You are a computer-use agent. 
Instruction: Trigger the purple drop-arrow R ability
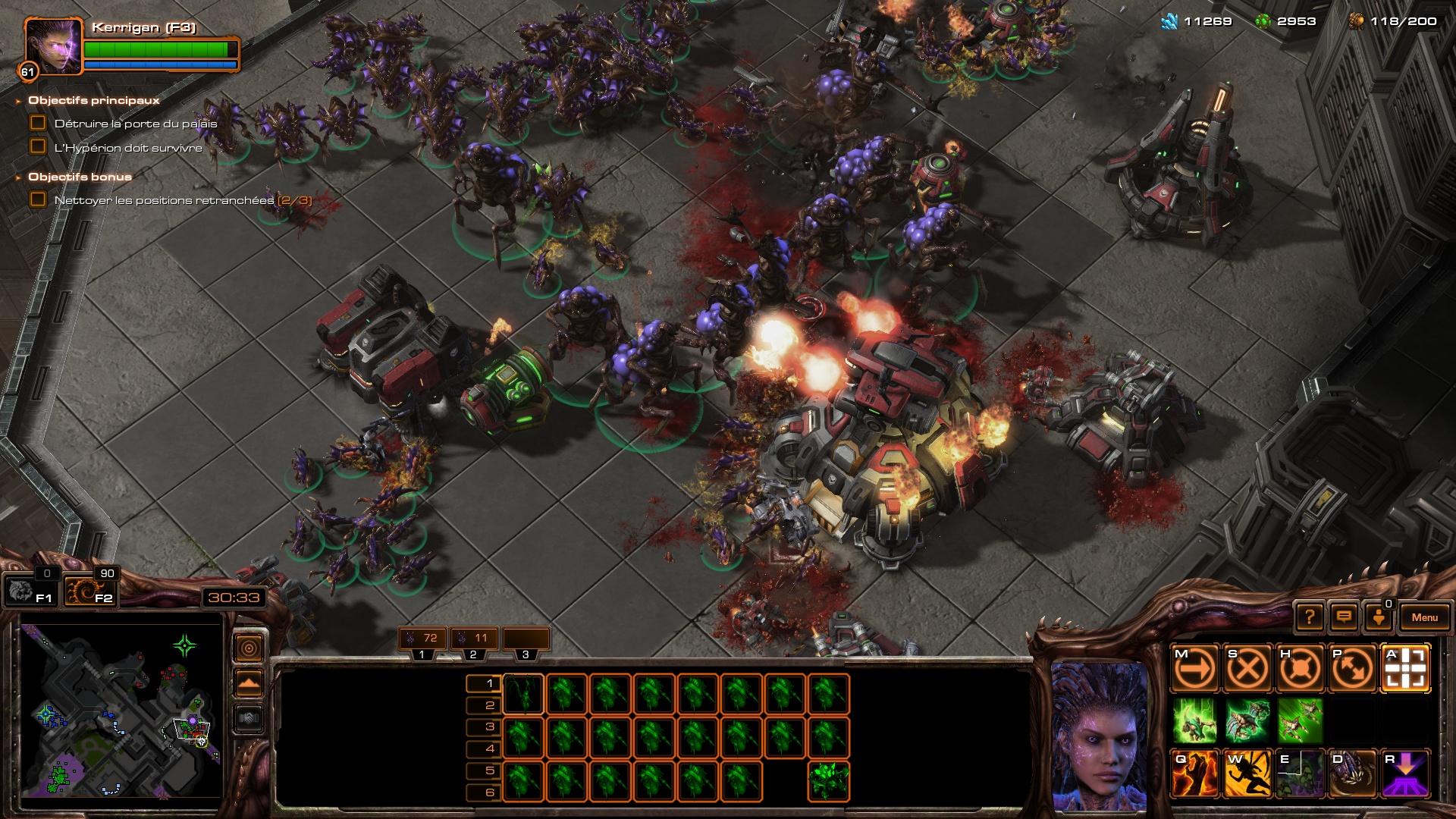pos(1405,773)
